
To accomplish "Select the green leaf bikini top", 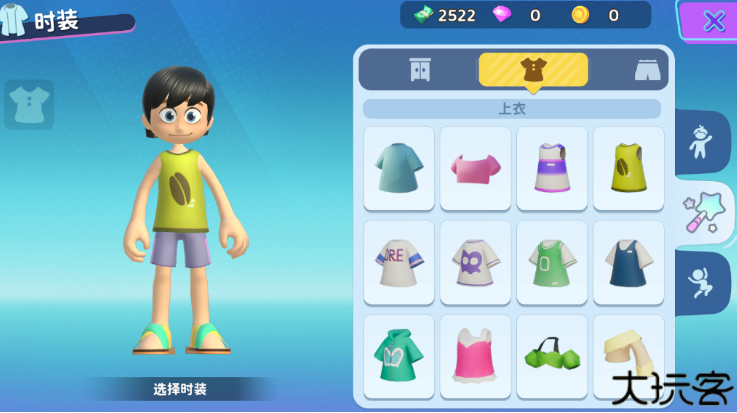I will [x=551, y=355].
